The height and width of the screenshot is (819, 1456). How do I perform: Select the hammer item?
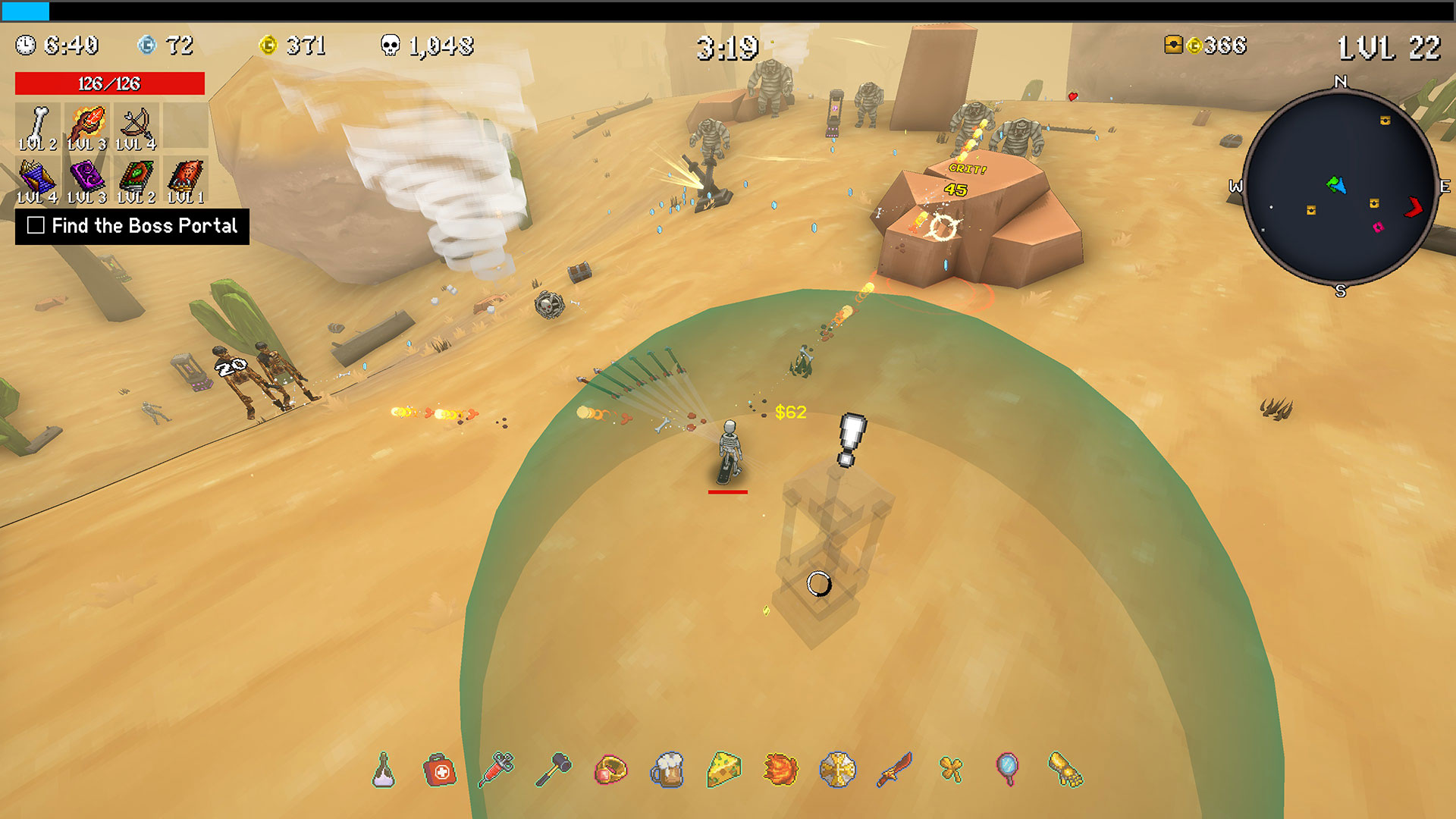pyautogui.click(x=554, y=770)
